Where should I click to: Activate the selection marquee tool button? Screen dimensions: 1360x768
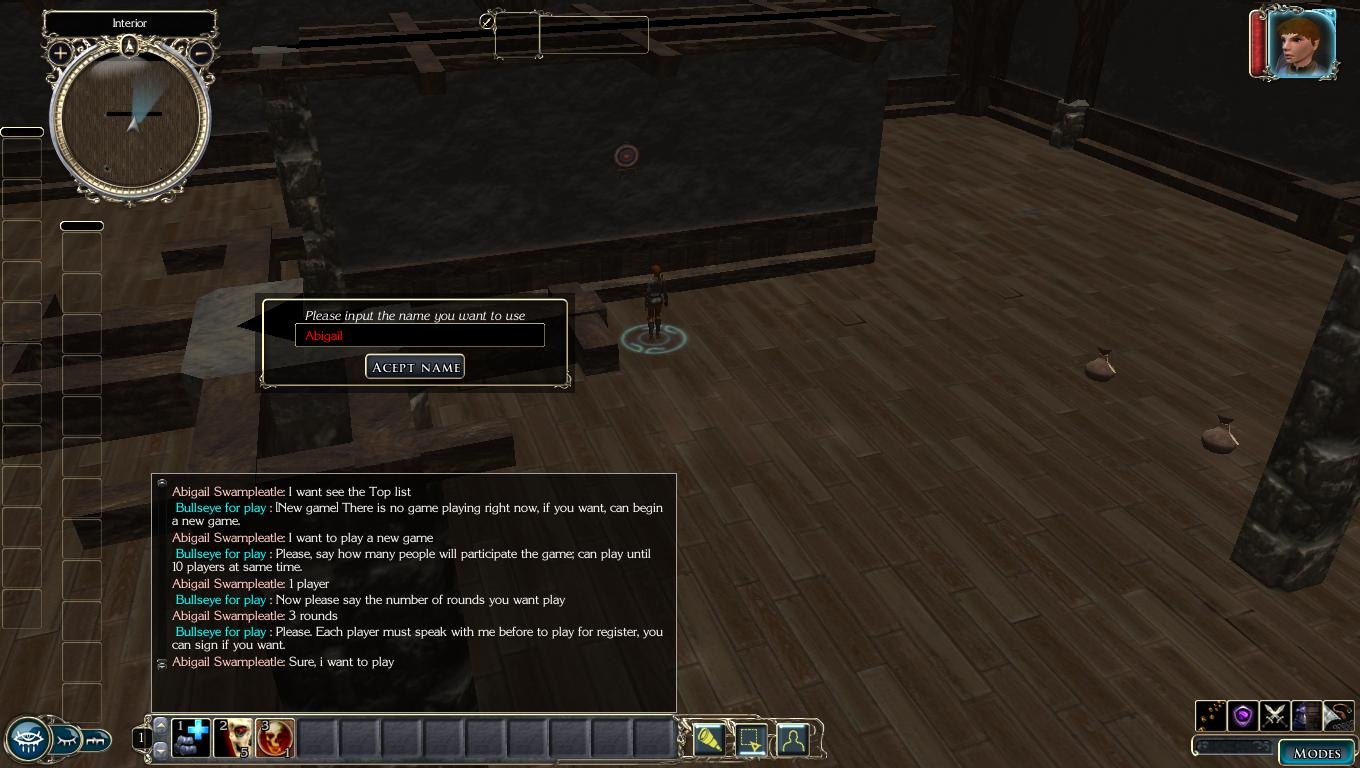751,739
